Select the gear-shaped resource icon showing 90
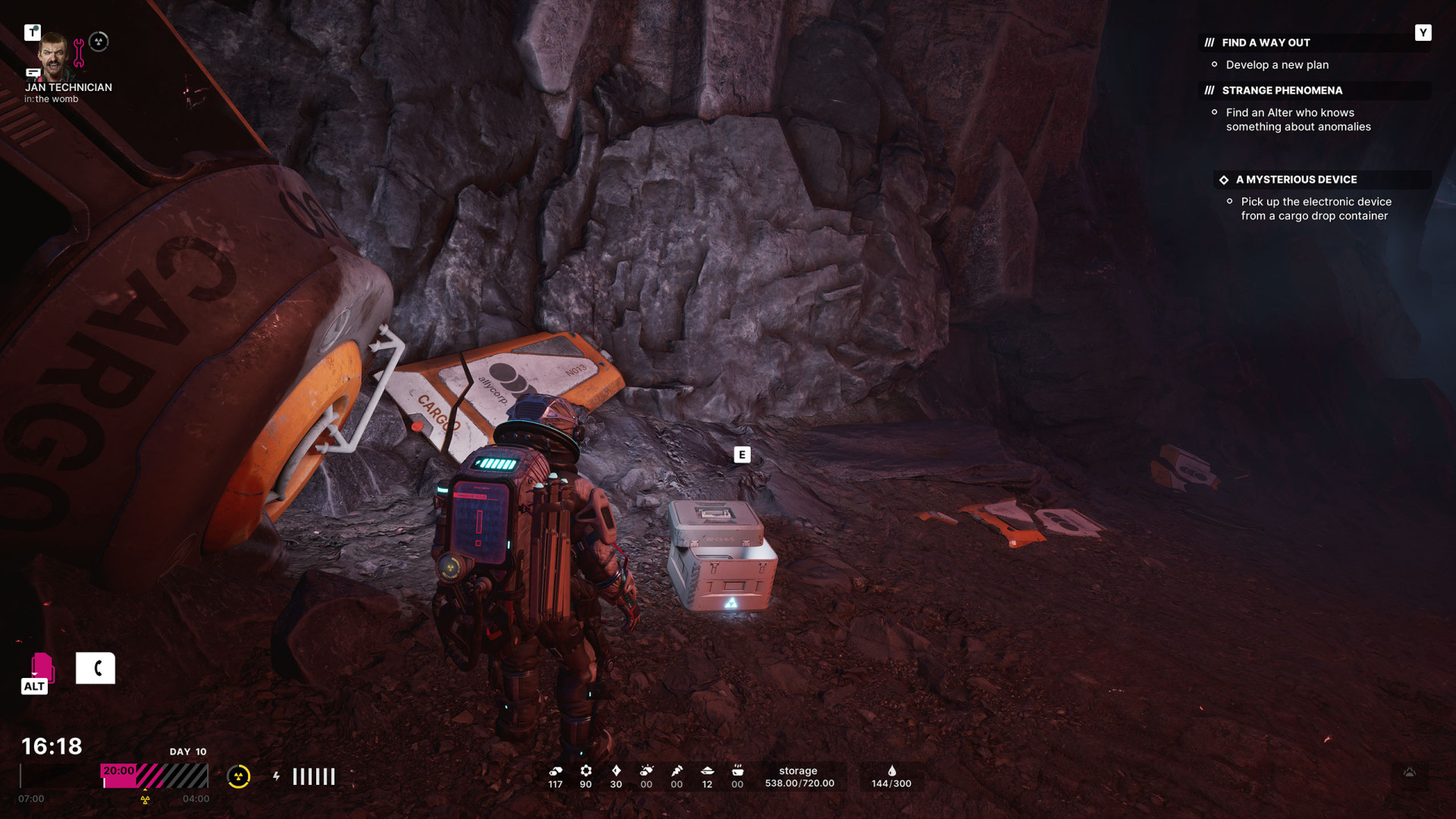 tap(585, 770)
